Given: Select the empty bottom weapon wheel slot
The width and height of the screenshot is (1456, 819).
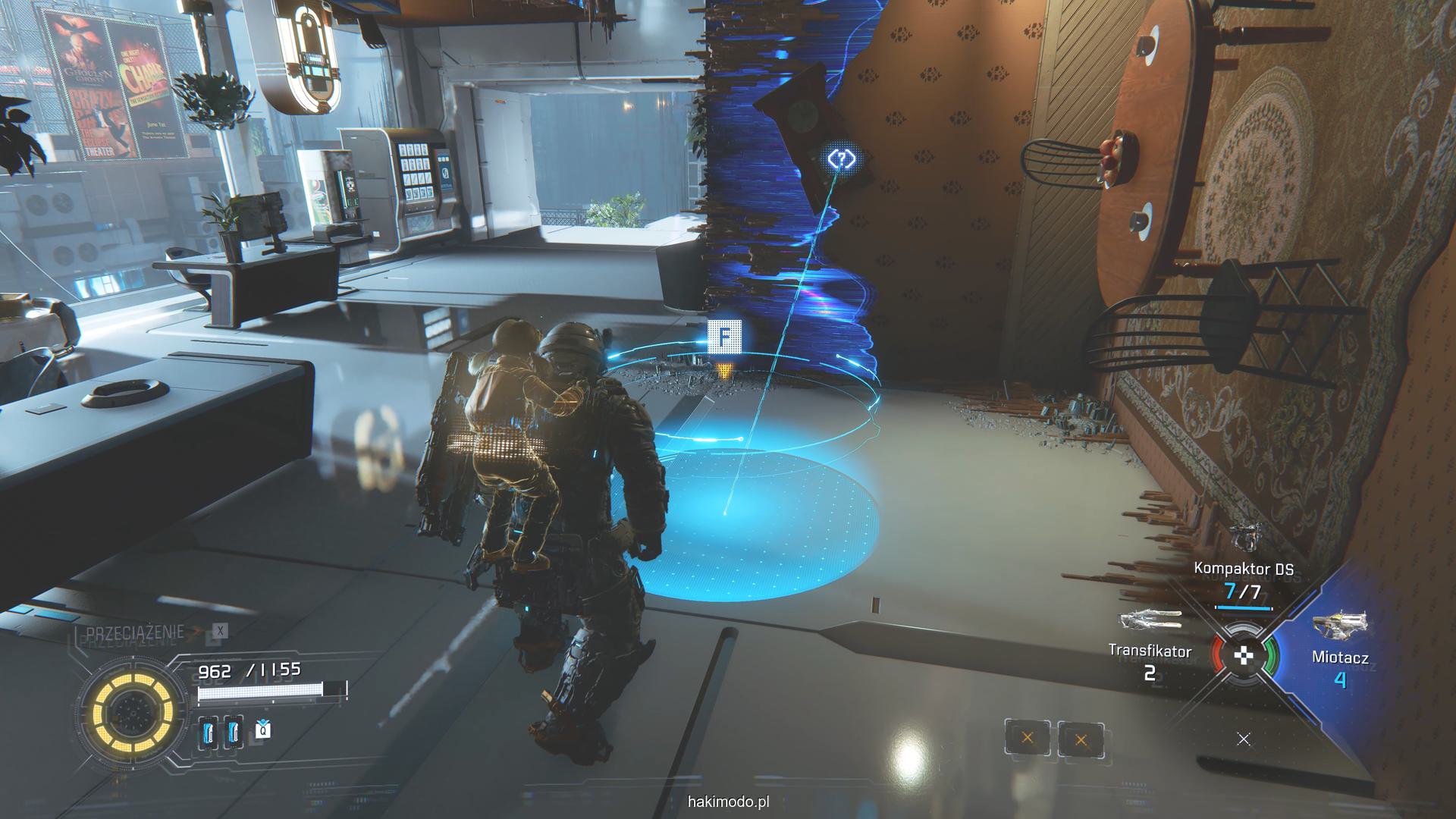Looking at the screenshot, I should 1244,739.
